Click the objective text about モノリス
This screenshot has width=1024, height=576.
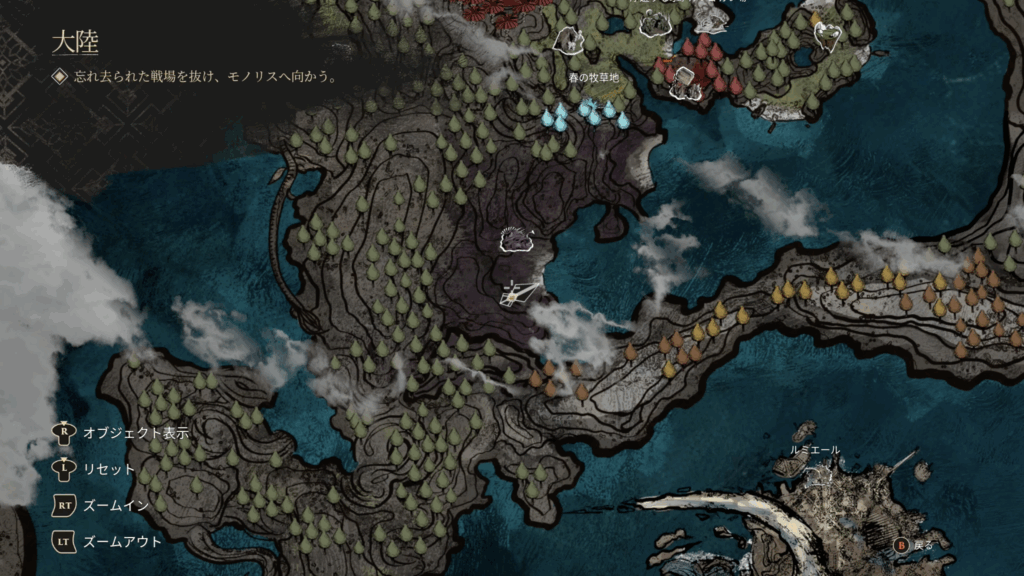(204, 76)
